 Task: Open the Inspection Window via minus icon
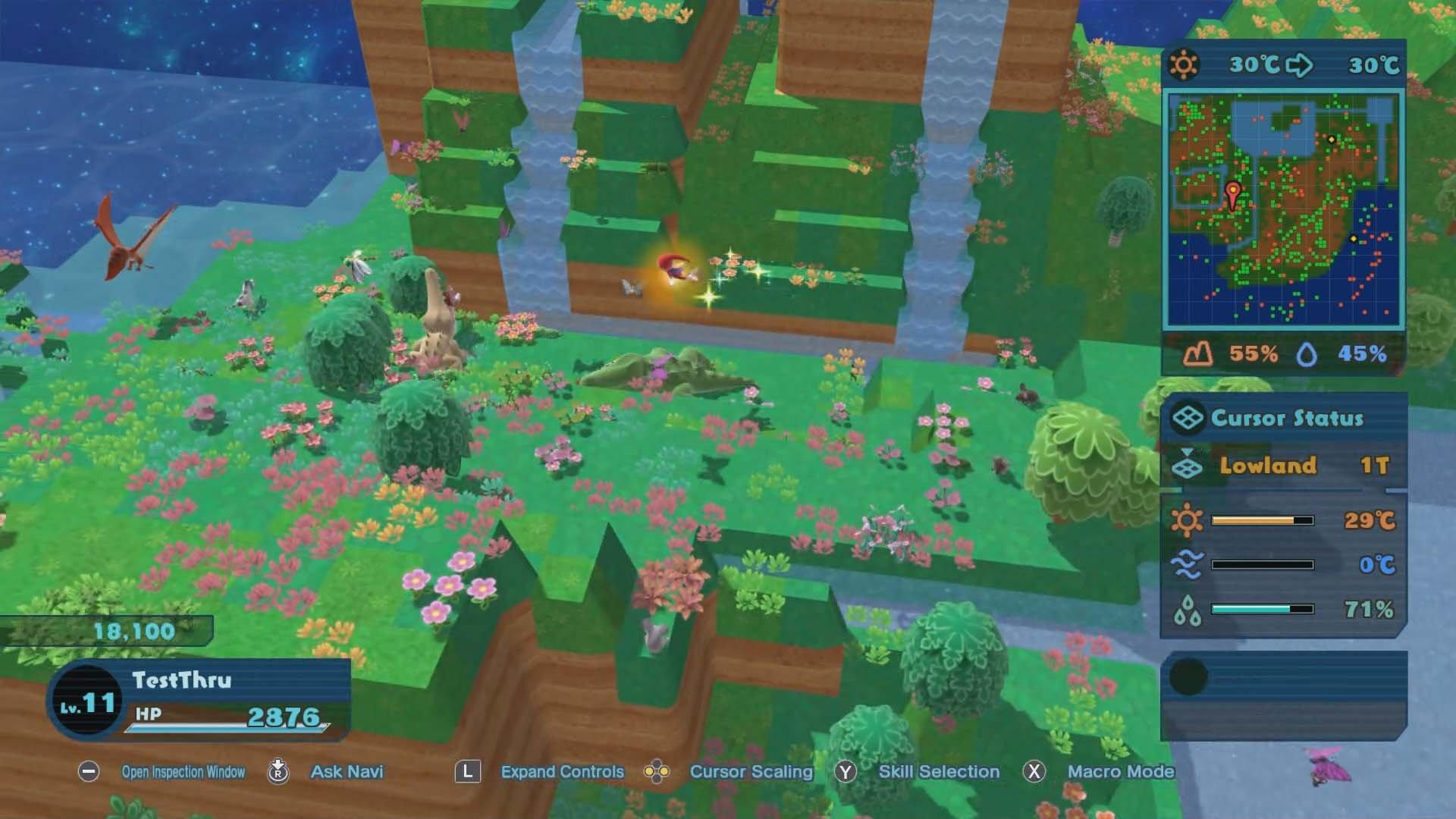click(90, 771)
